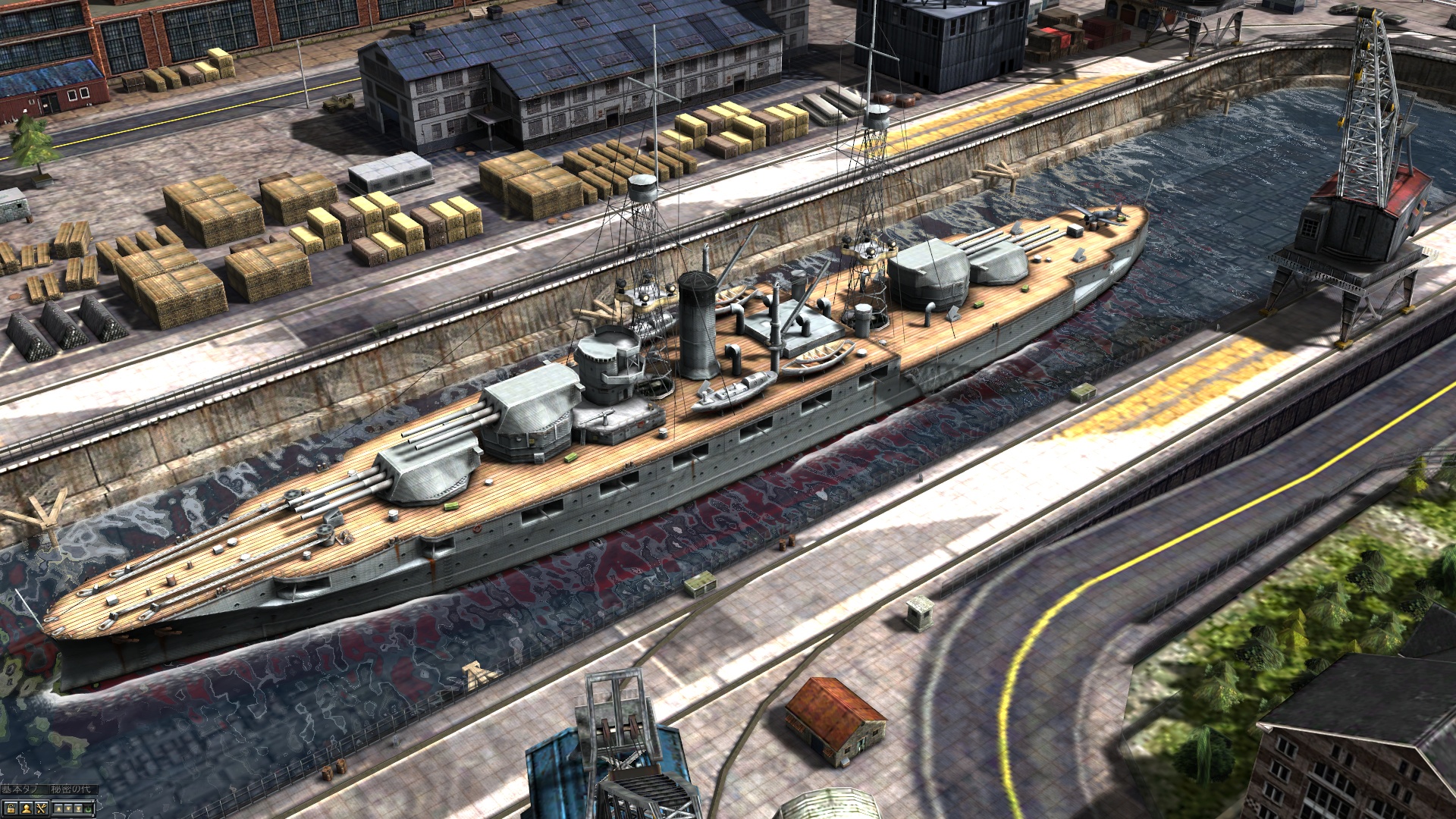Click the plain down arrow button
Viewport: 1456px width, 819px height.
68,808
